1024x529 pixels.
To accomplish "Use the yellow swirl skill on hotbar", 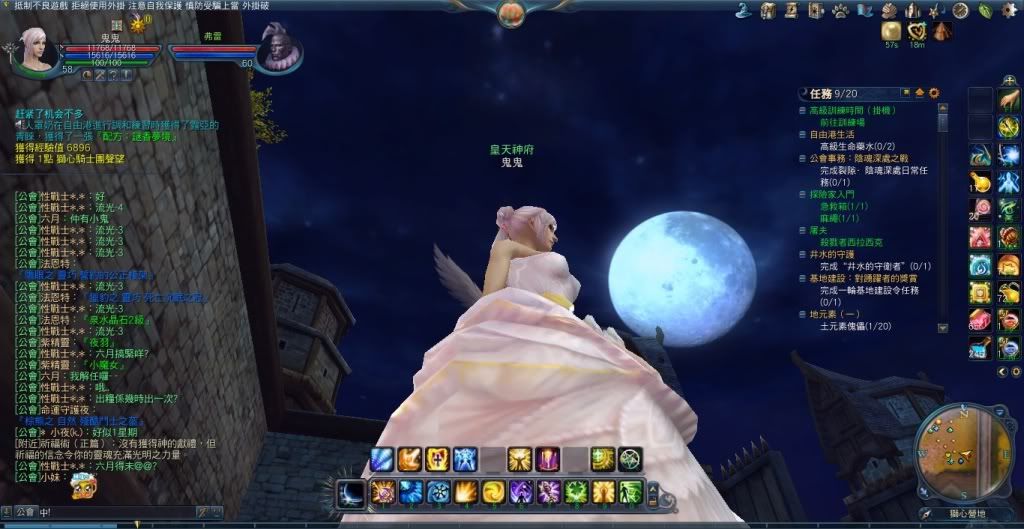I will pyautogui.click(x=493, y=492).
